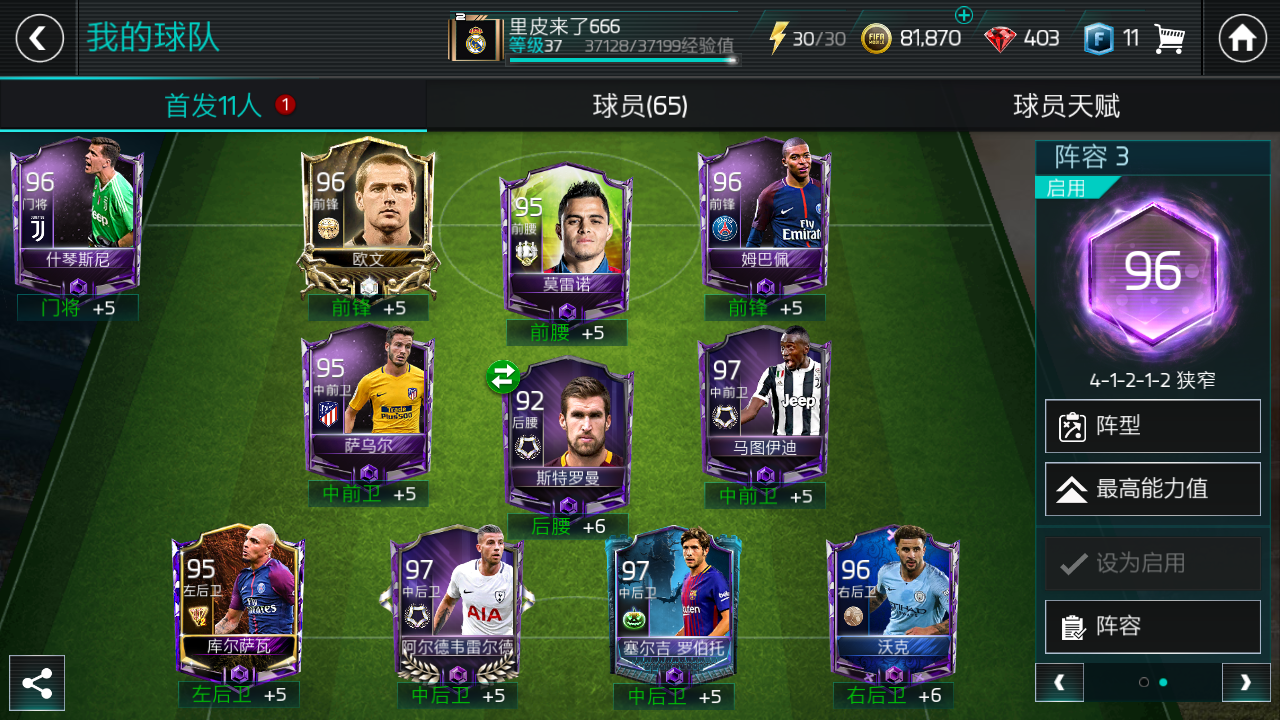Open the home screen via the home icon
1280x720 pixels.
[1243, 37]
